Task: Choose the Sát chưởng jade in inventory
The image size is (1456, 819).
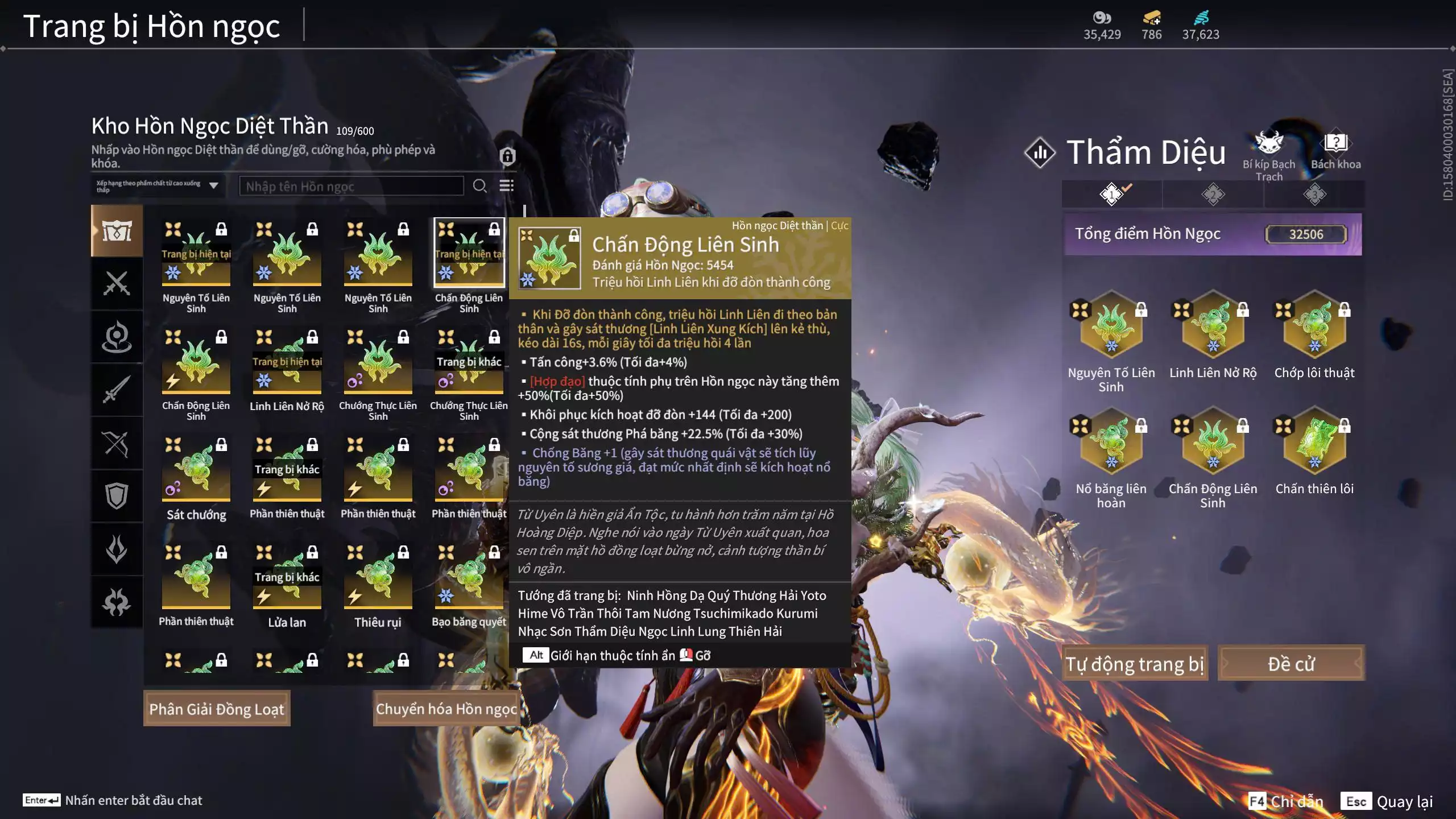Action: (196, 472)
